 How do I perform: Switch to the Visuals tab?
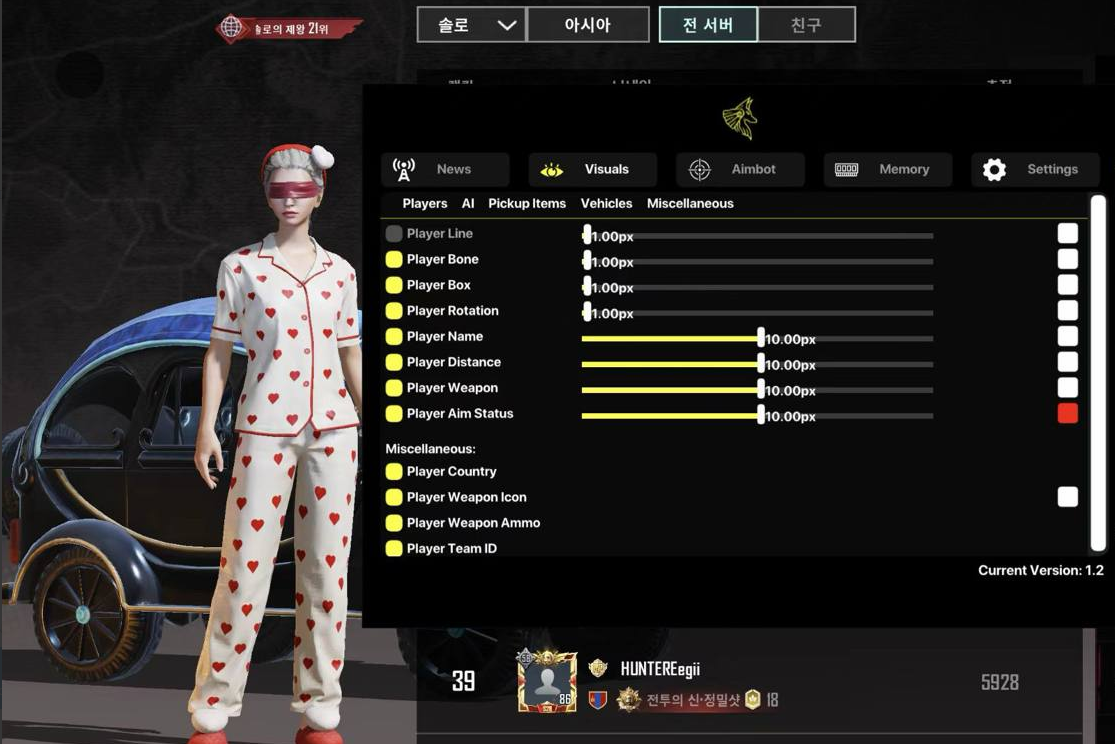tap(592, 169)
